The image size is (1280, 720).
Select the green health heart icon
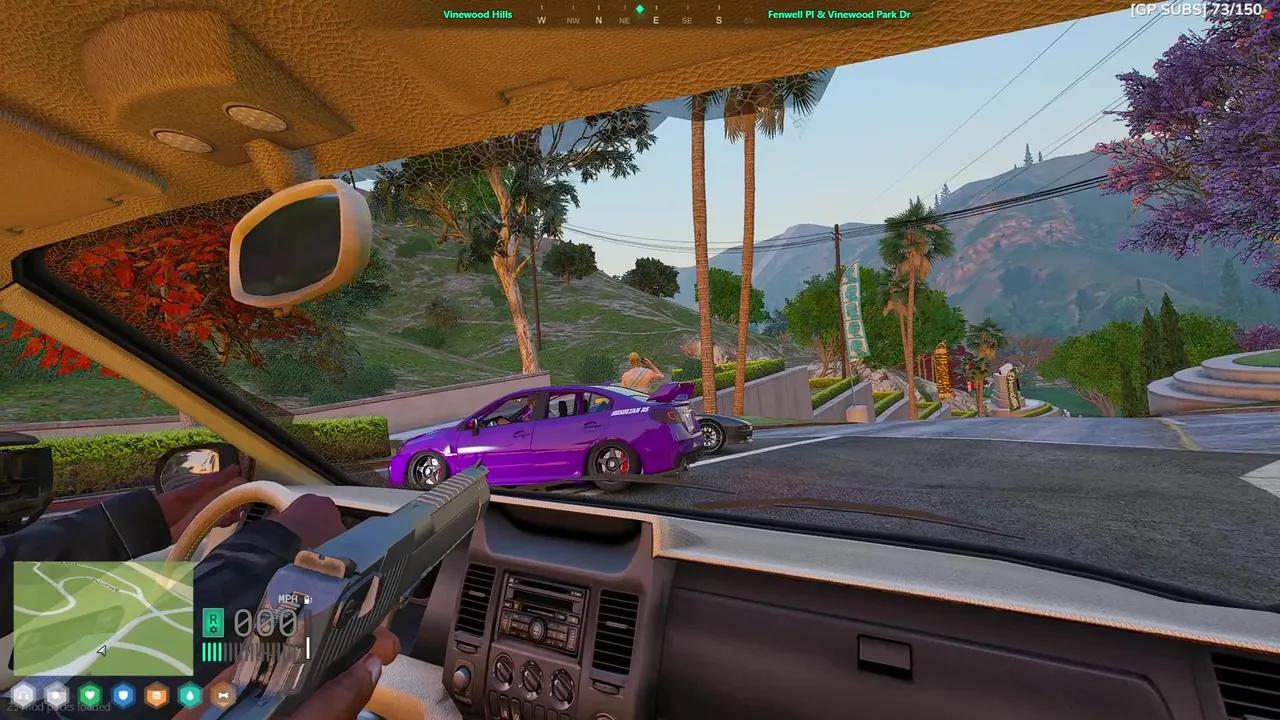pyautogui.click(x=90, y=695)
